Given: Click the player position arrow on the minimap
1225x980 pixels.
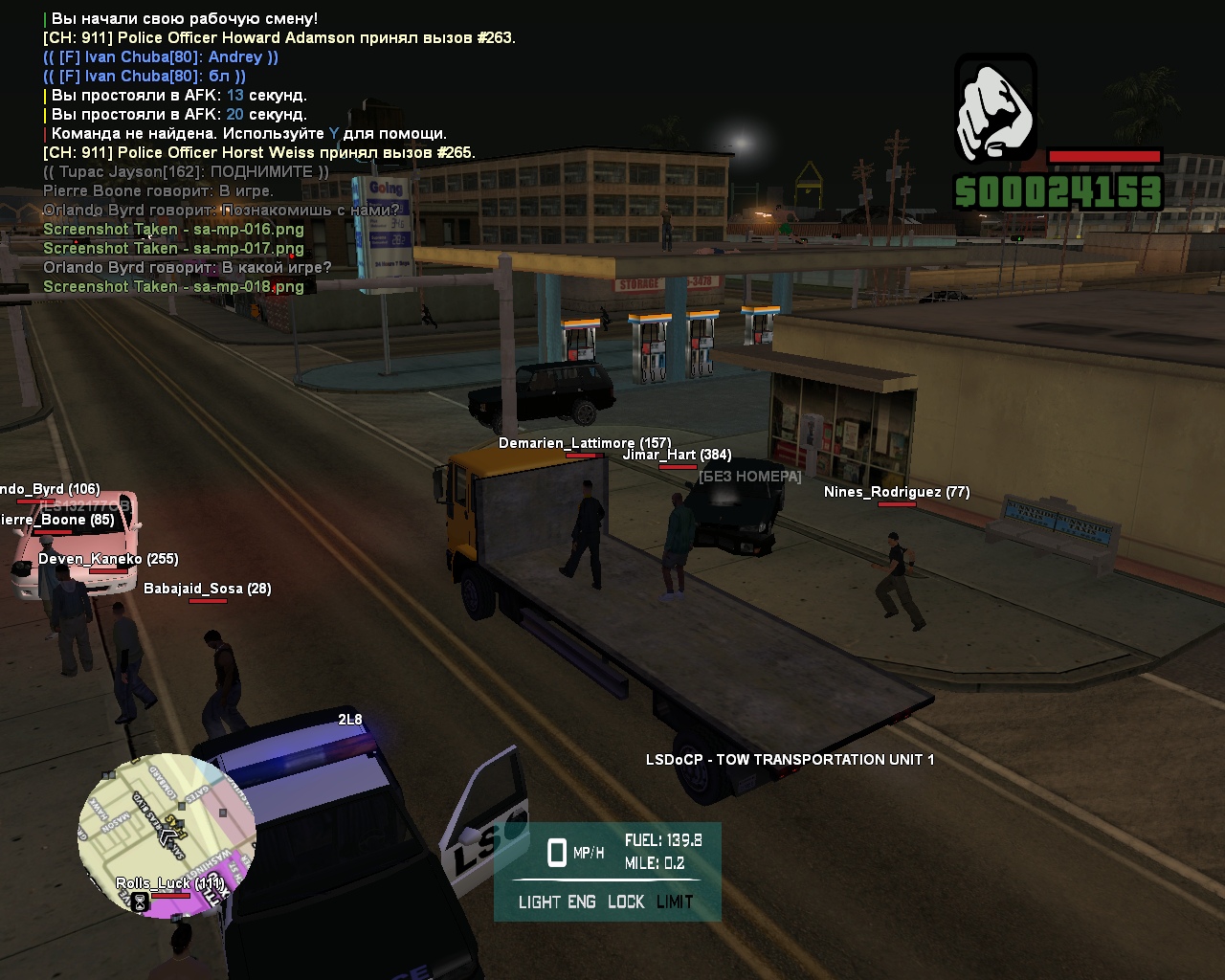Looking at the screenshot, I should click(x=170, y=835).
